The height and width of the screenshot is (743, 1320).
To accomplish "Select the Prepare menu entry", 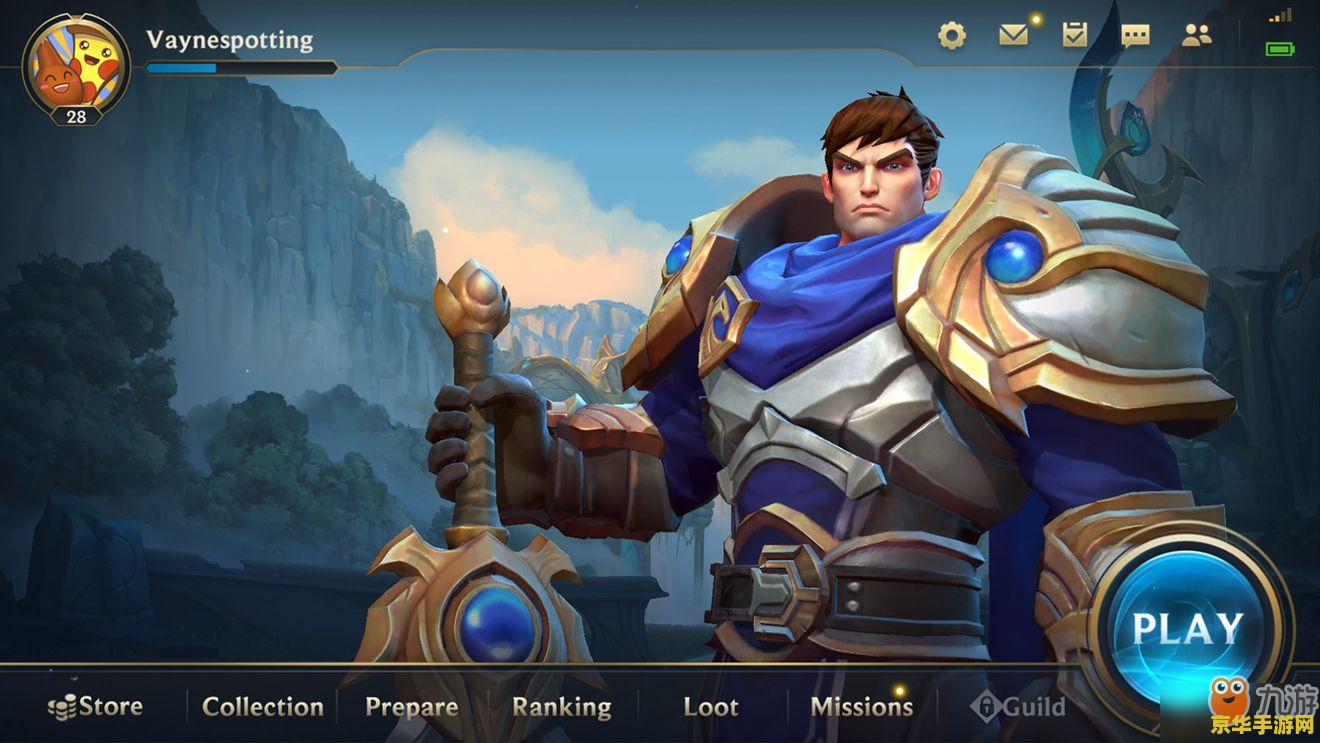I will coord(411,707).
